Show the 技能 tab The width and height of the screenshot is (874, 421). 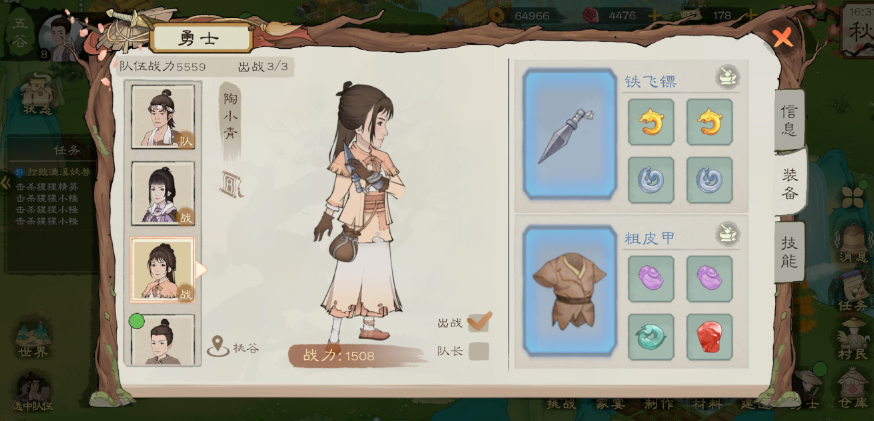788,251
